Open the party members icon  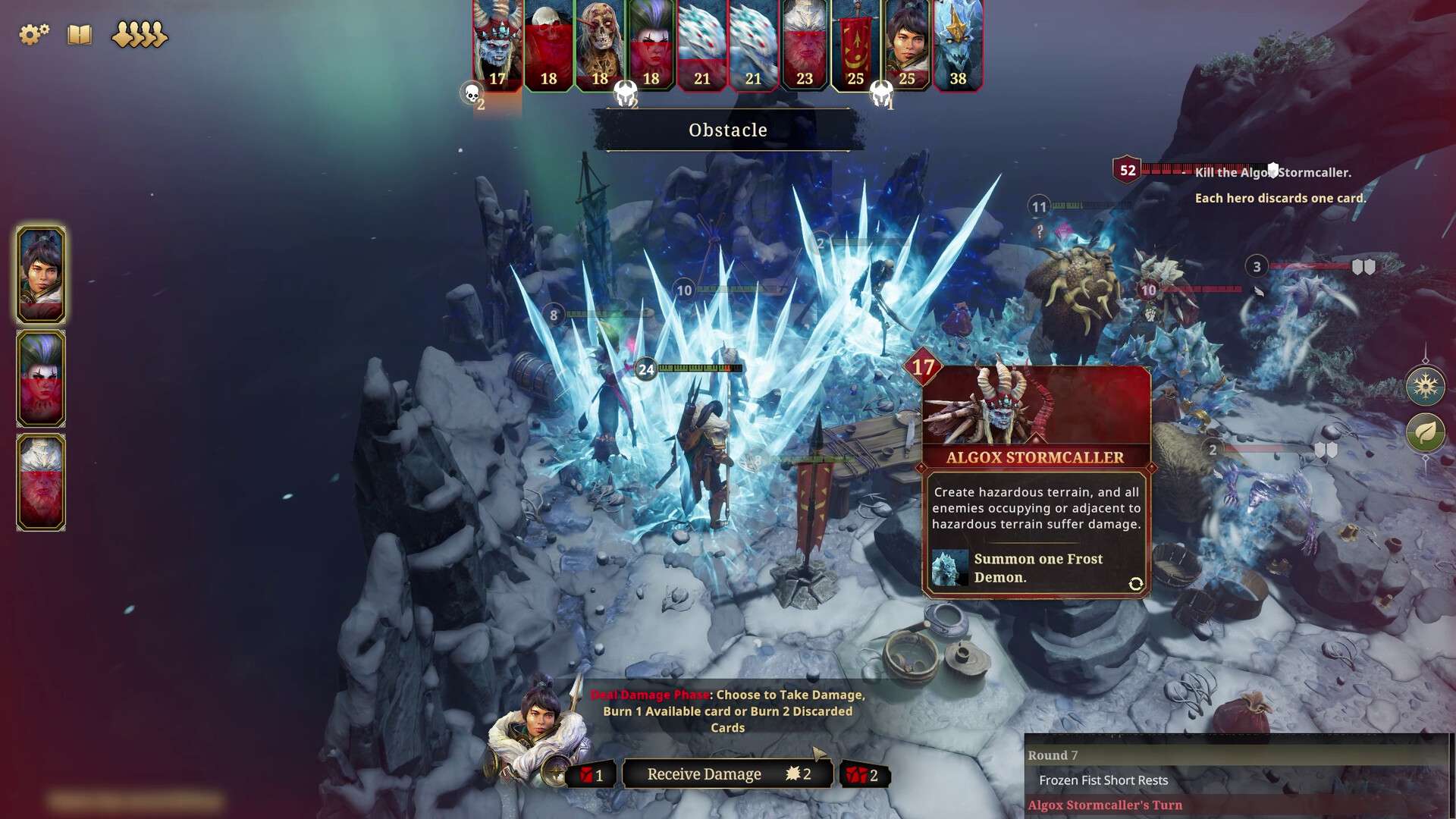[x=139, y=34]
